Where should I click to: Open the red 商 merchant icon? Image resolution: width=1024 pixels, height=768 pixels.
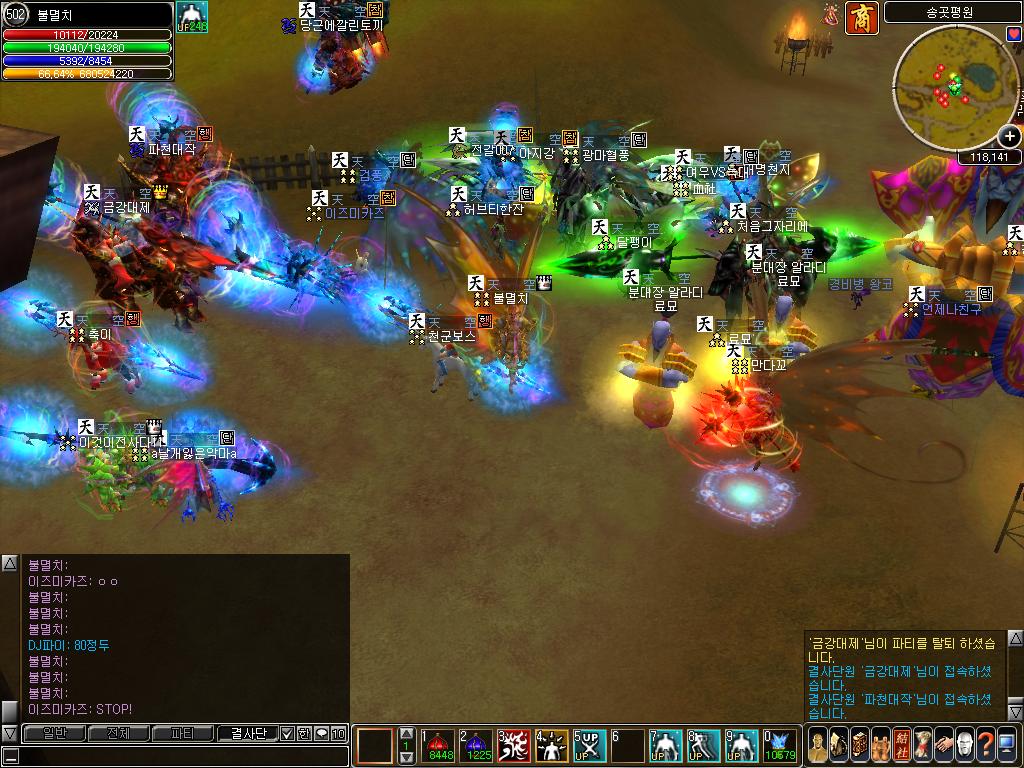tap(861, 18)
